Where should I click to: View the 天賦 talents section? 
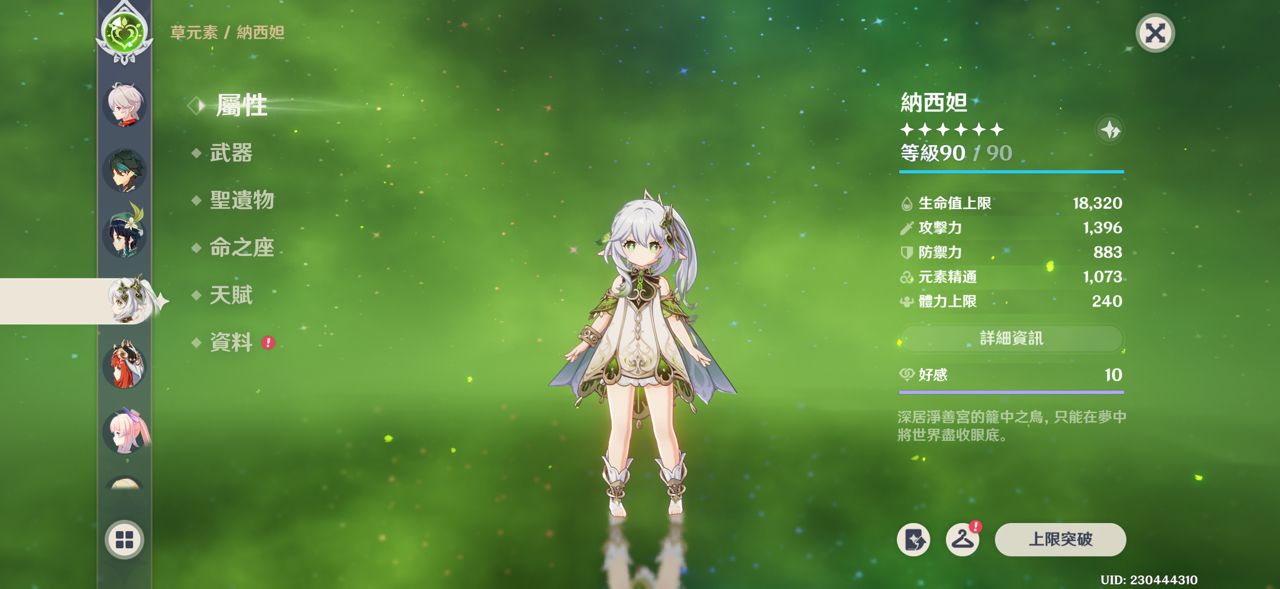tap(231, 295)
